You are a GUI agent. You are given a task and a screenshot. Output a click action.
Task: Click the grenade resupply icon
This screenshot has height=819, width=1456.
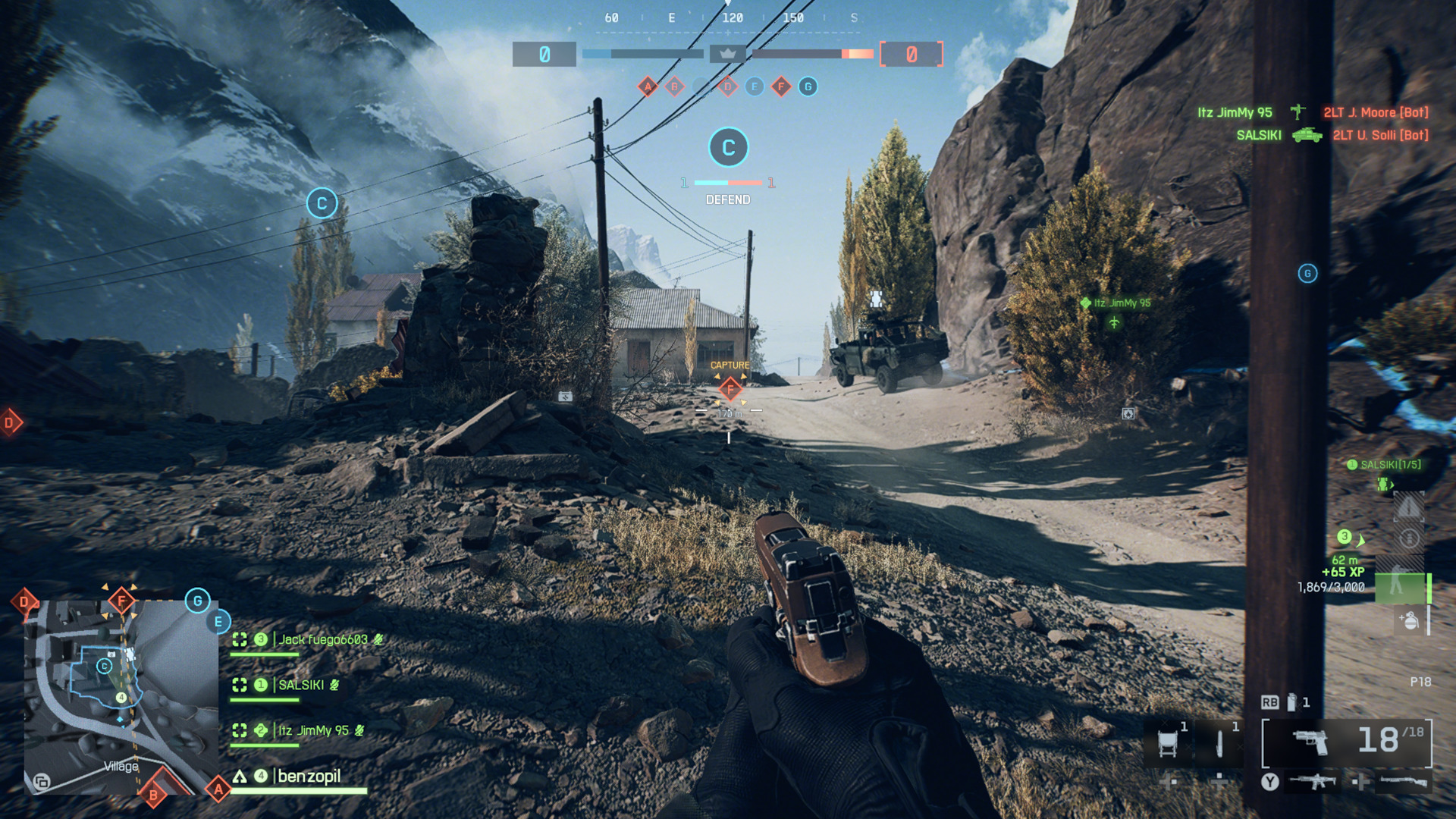tap(1409, 620)
